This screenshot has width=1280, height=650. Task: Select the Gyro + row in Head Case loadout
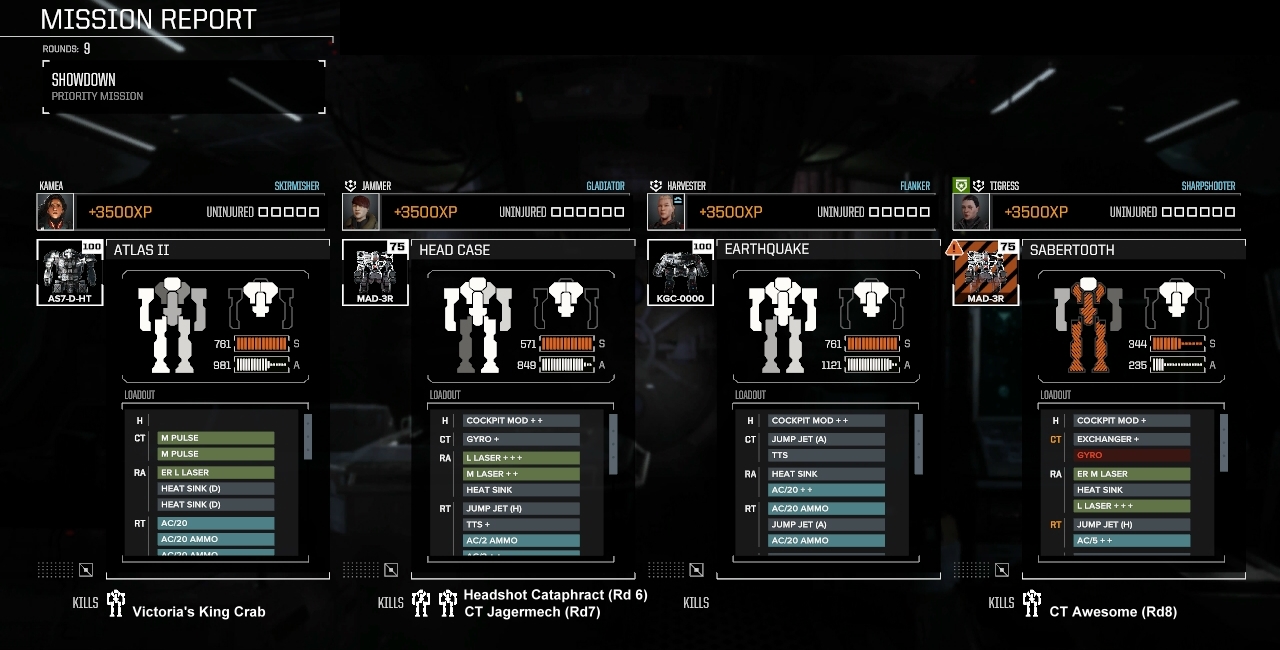tap(520, 439)
